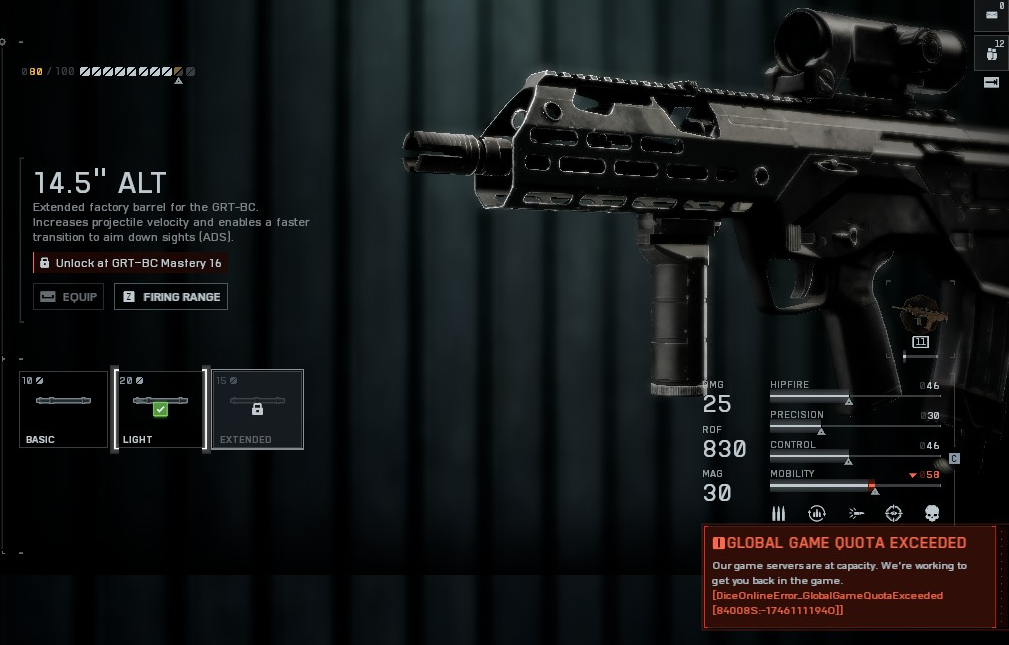The height and width of the screenshot is (645, 1009).
Task: Choose the Light barrel attachment tile
Action: coord(161,409)
